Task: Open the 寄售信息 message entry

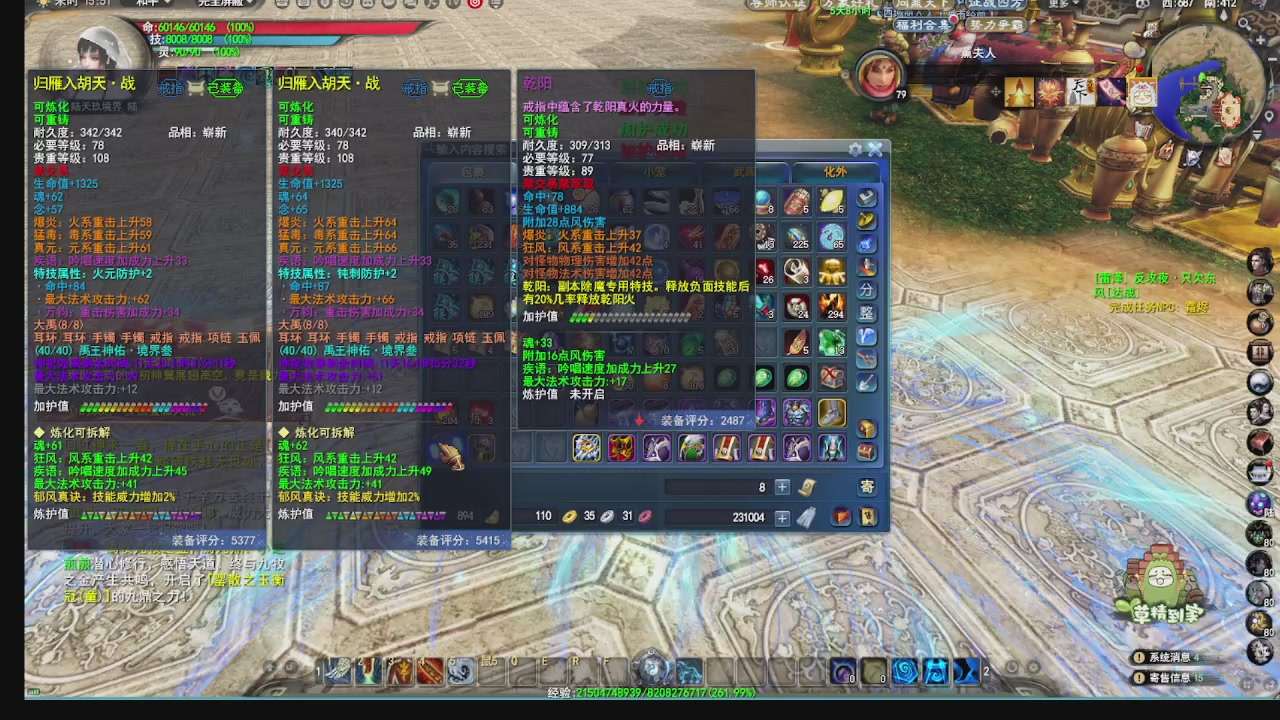Action: click(1170, 677)
